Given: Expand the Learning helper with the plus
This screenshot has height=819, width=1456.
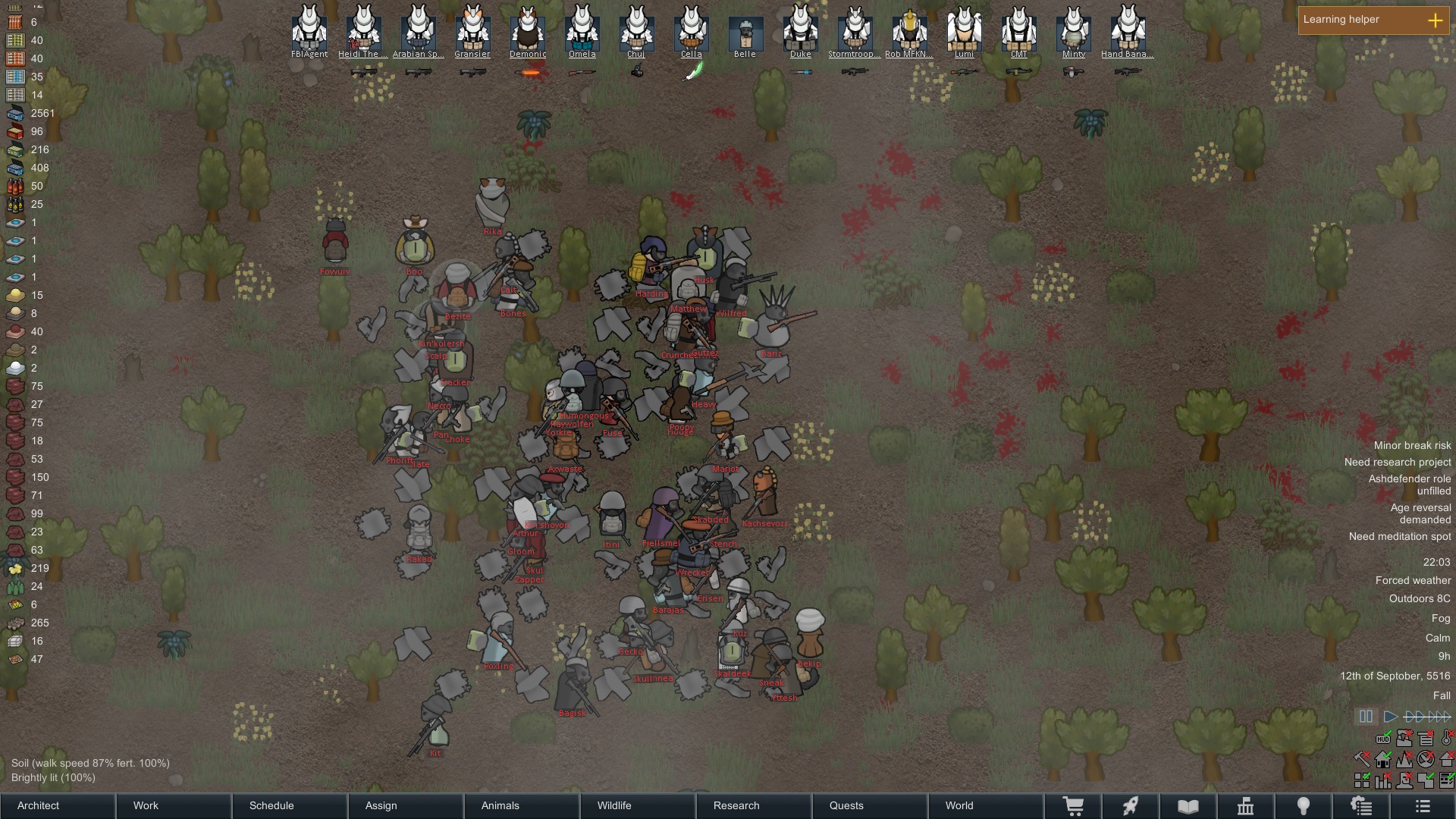Looking at the screenshot, I should 1436,20.
